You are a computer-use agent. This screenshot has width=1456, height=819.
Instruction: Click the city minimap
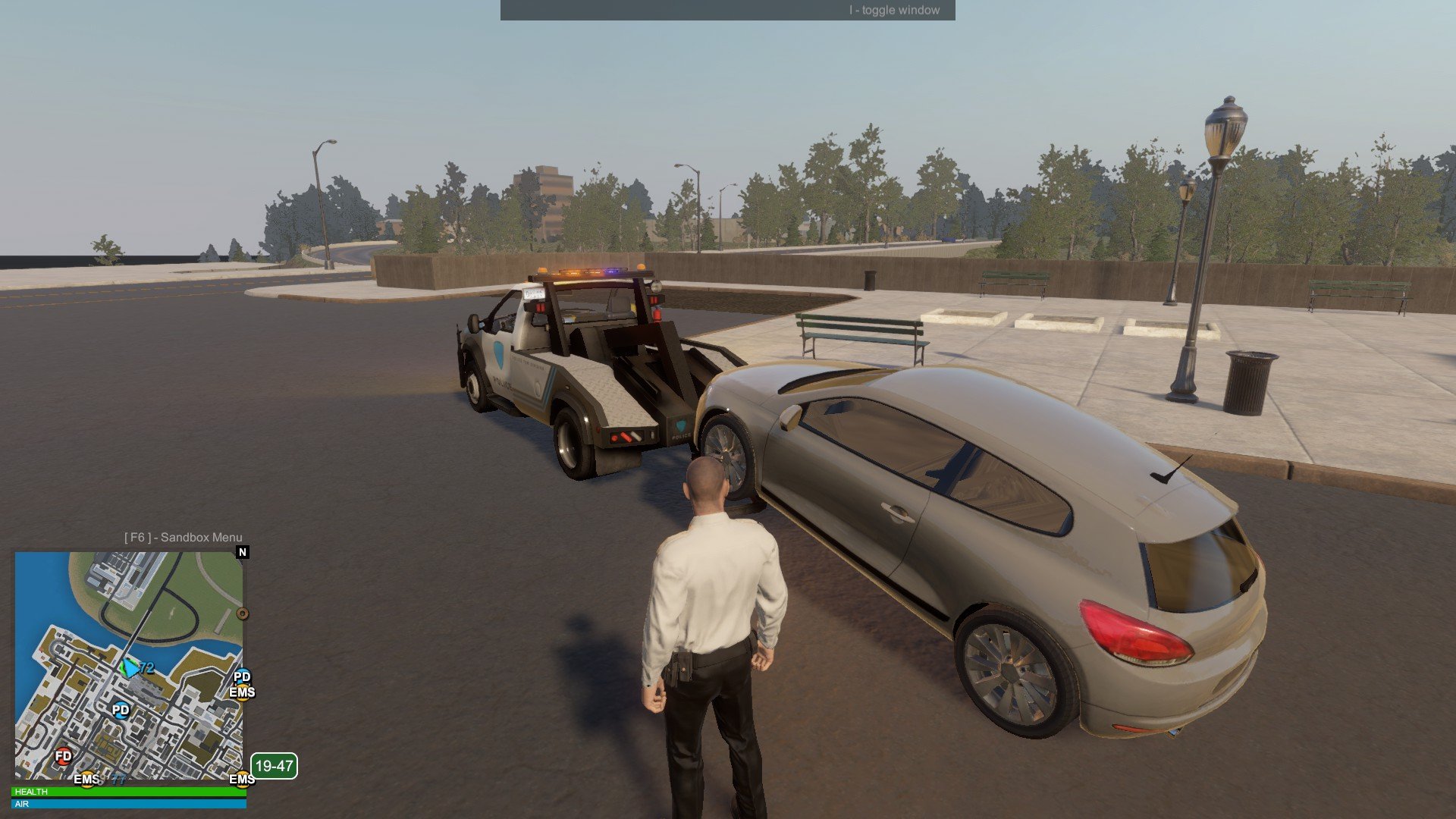[x=129, y=665]
